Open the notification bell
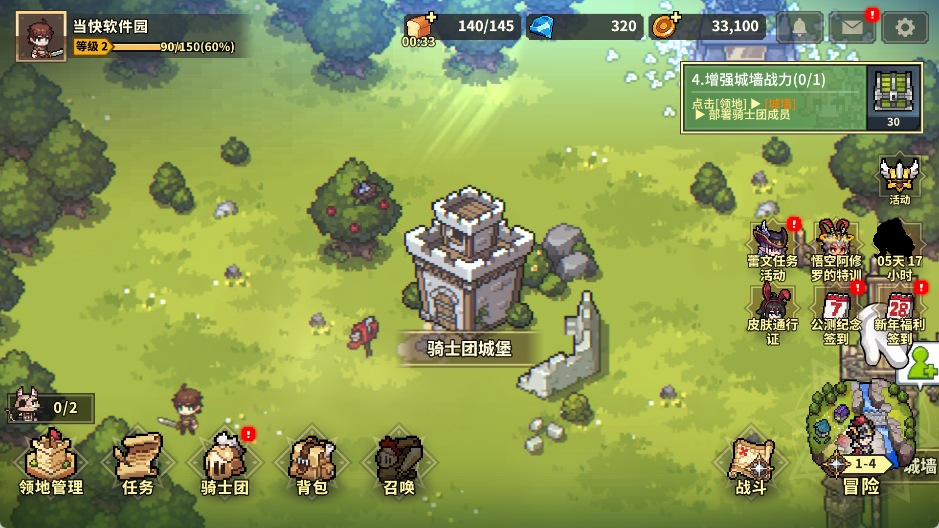 tap(799, 27)
